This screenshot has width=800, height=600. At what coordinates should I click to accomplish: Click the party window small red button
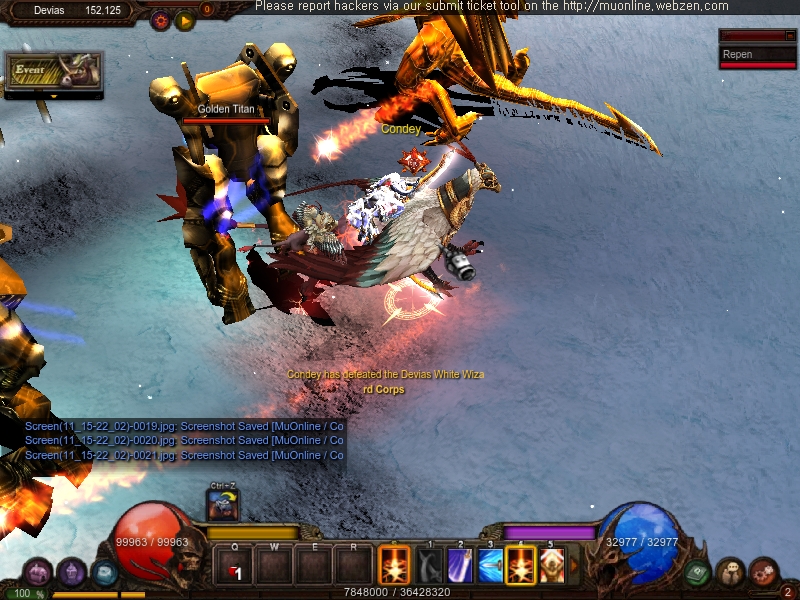(x=790, y=36)
